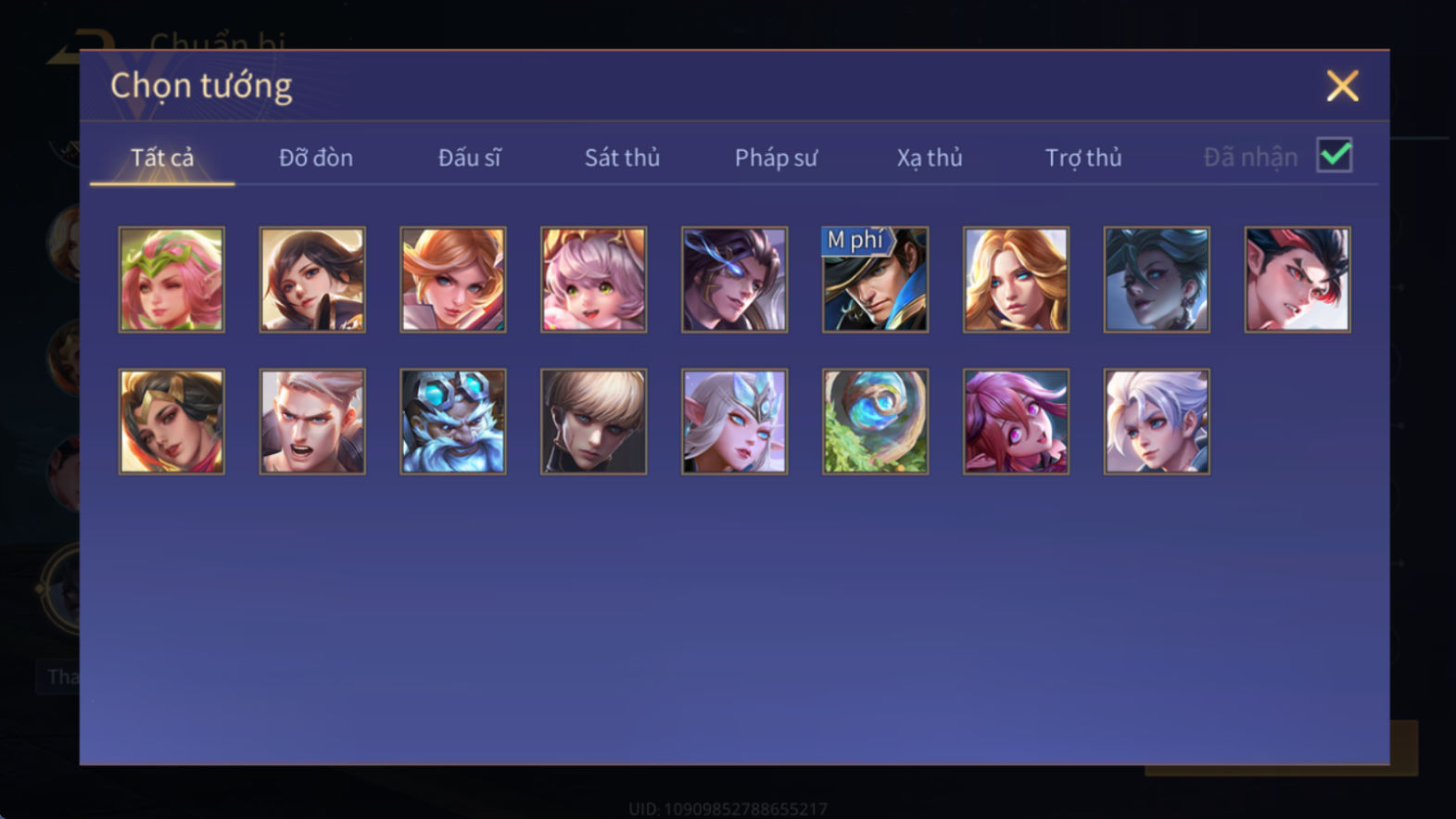This screenshot has height=819, width=1456.
Task: Select the teal-haired pale hero portrait
Action: click(1157, 280)
